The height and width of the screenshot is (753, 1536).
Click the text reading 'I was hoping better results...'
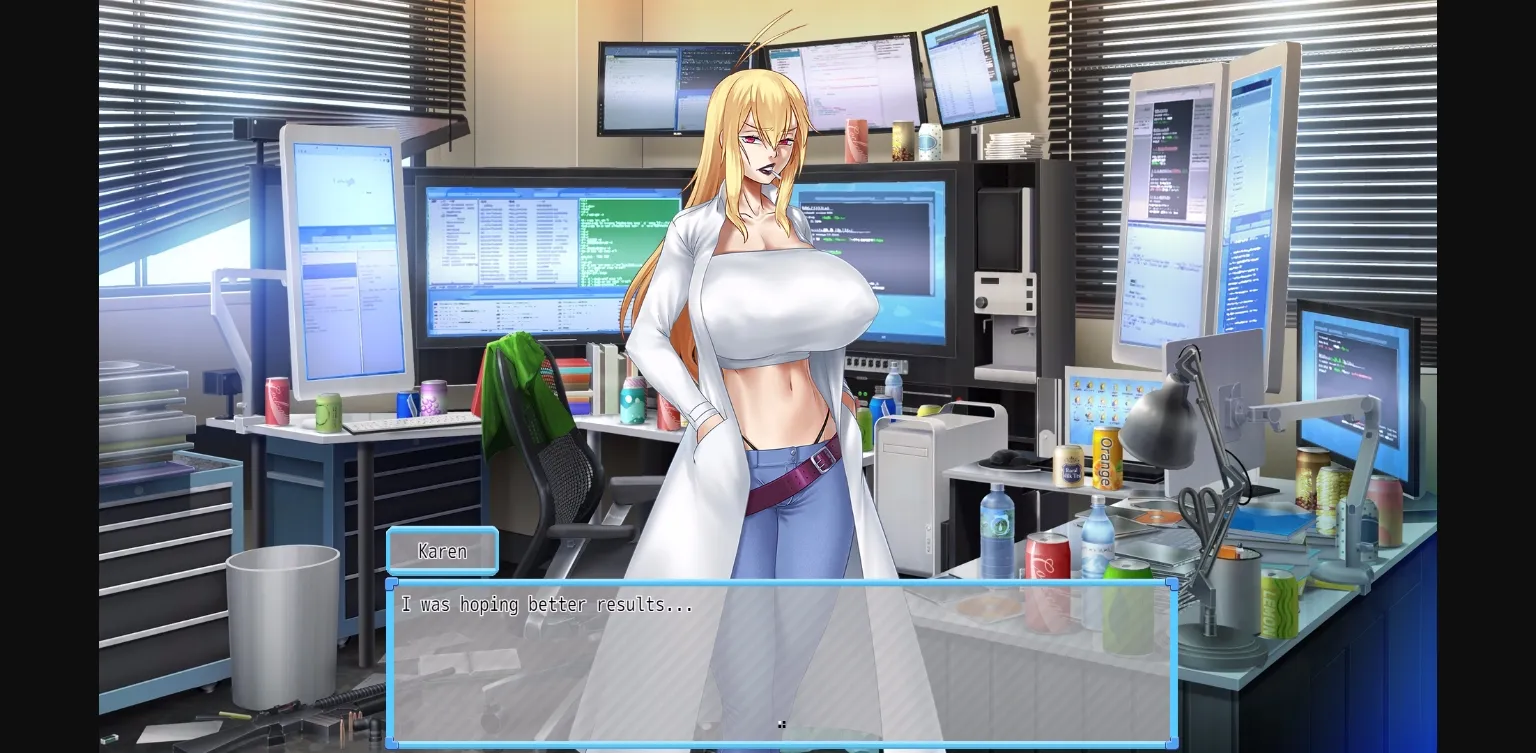pos(545,605)
